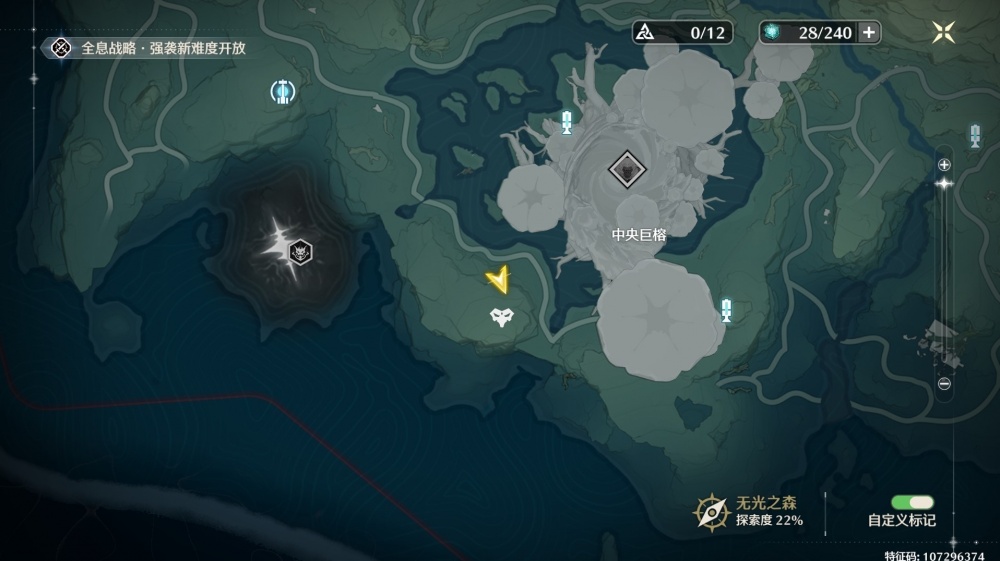
Task: Open the 0/12 triangle counter panel
Action: coord(682,32)
